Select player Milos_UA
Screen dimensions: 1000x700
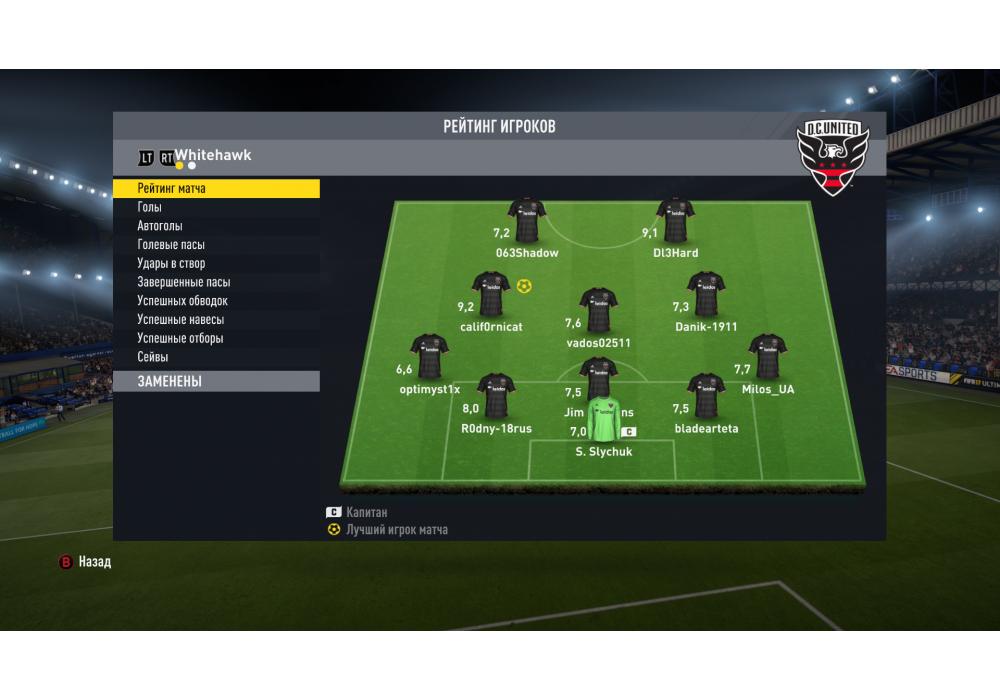coord(767,357)
